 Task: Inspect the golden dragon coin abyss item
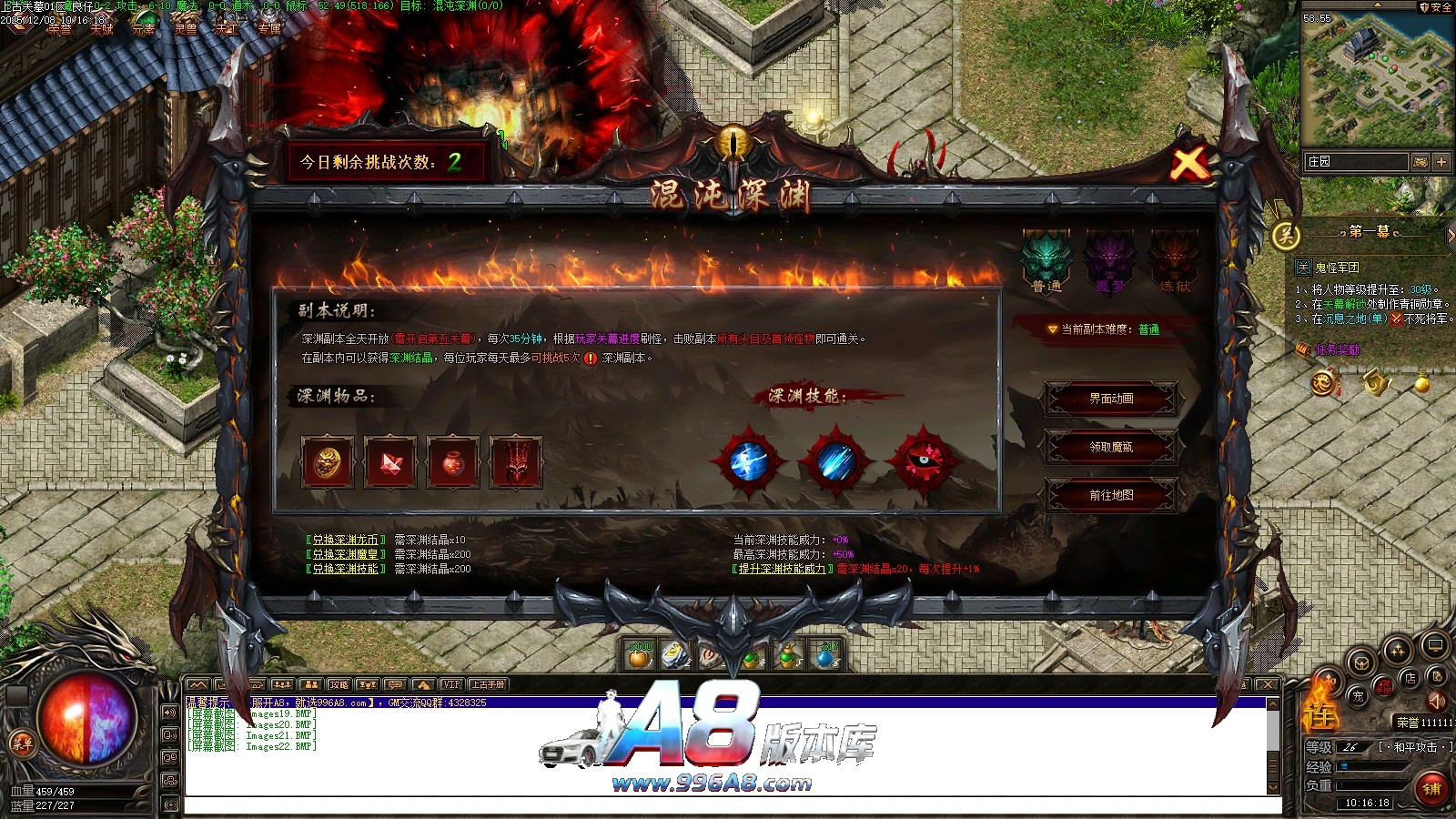(x=327, y=462)
